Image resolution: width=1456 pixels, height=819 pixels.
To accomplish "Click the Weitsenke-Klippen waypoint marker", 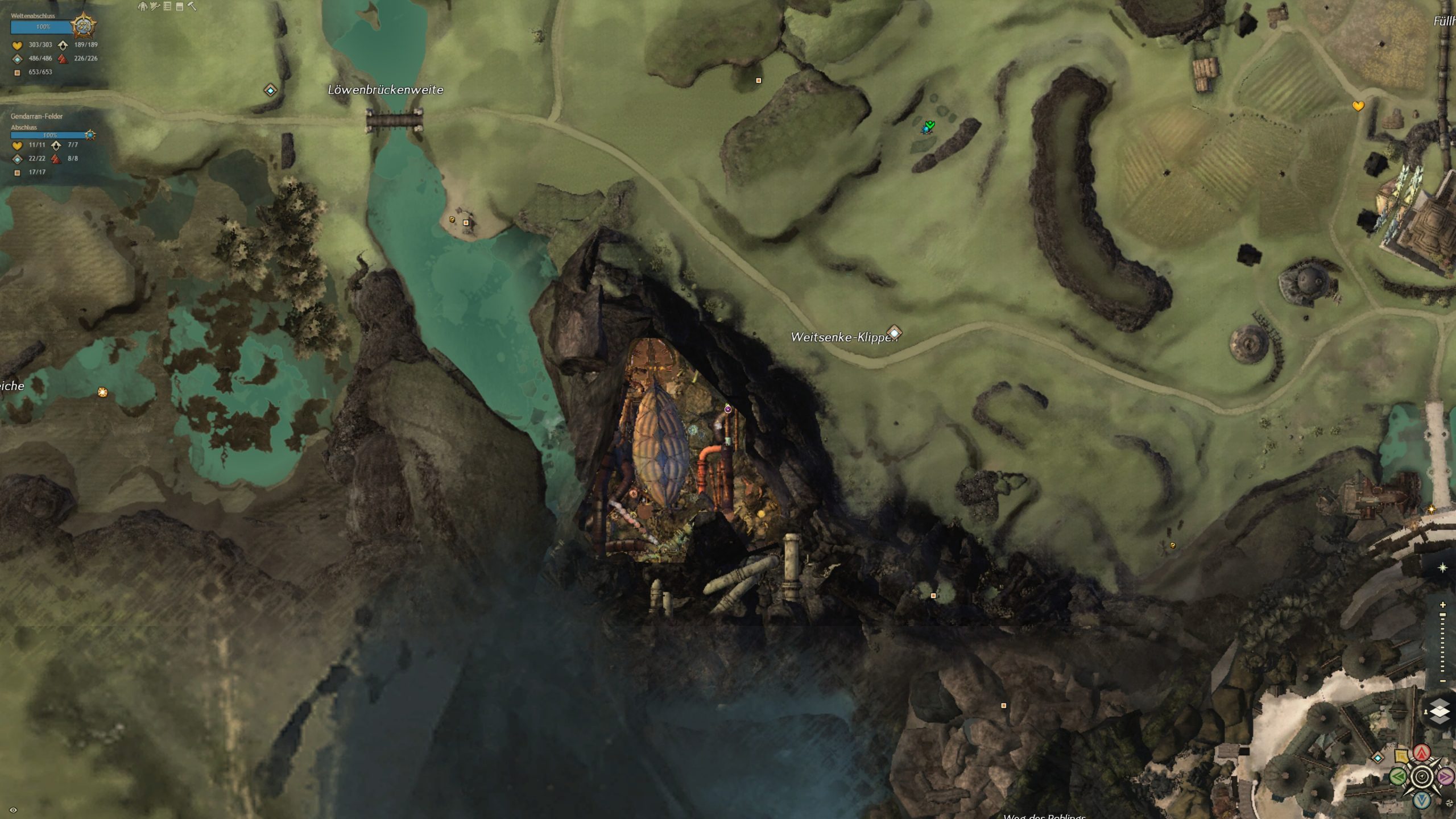I will (894, 332).
